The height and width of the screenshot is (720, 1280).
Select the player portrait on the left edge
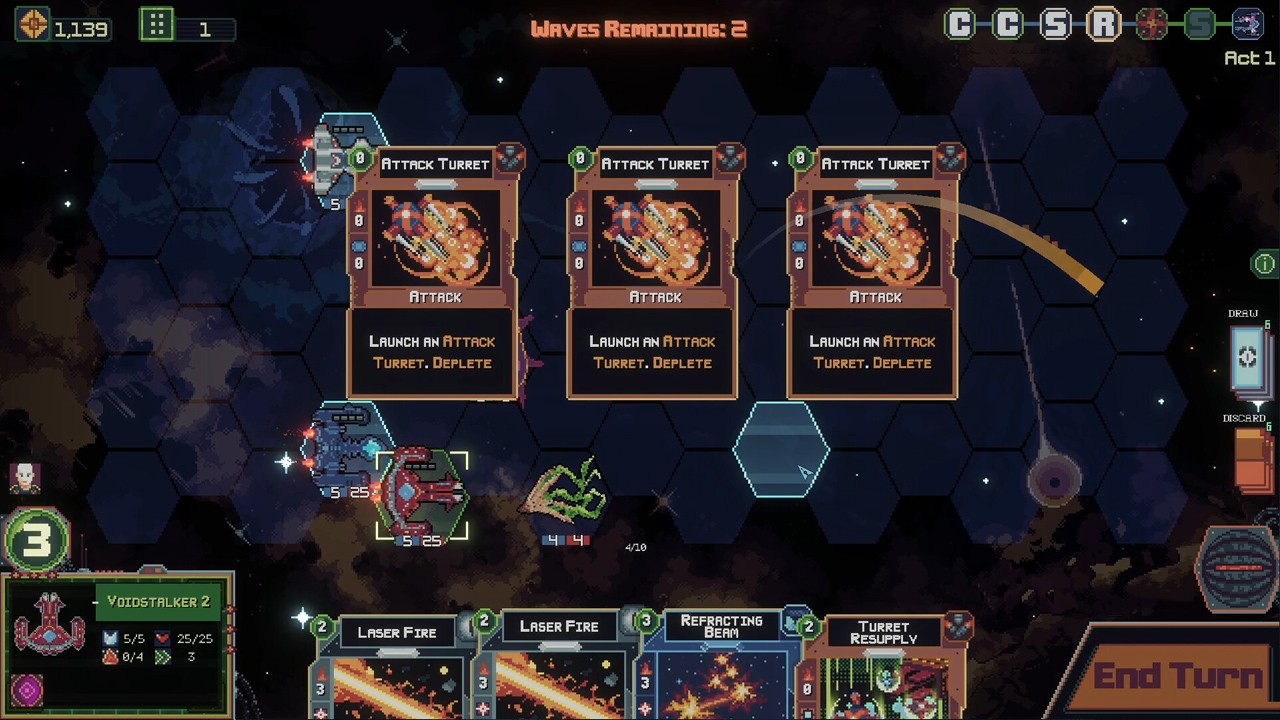(25, 478)
